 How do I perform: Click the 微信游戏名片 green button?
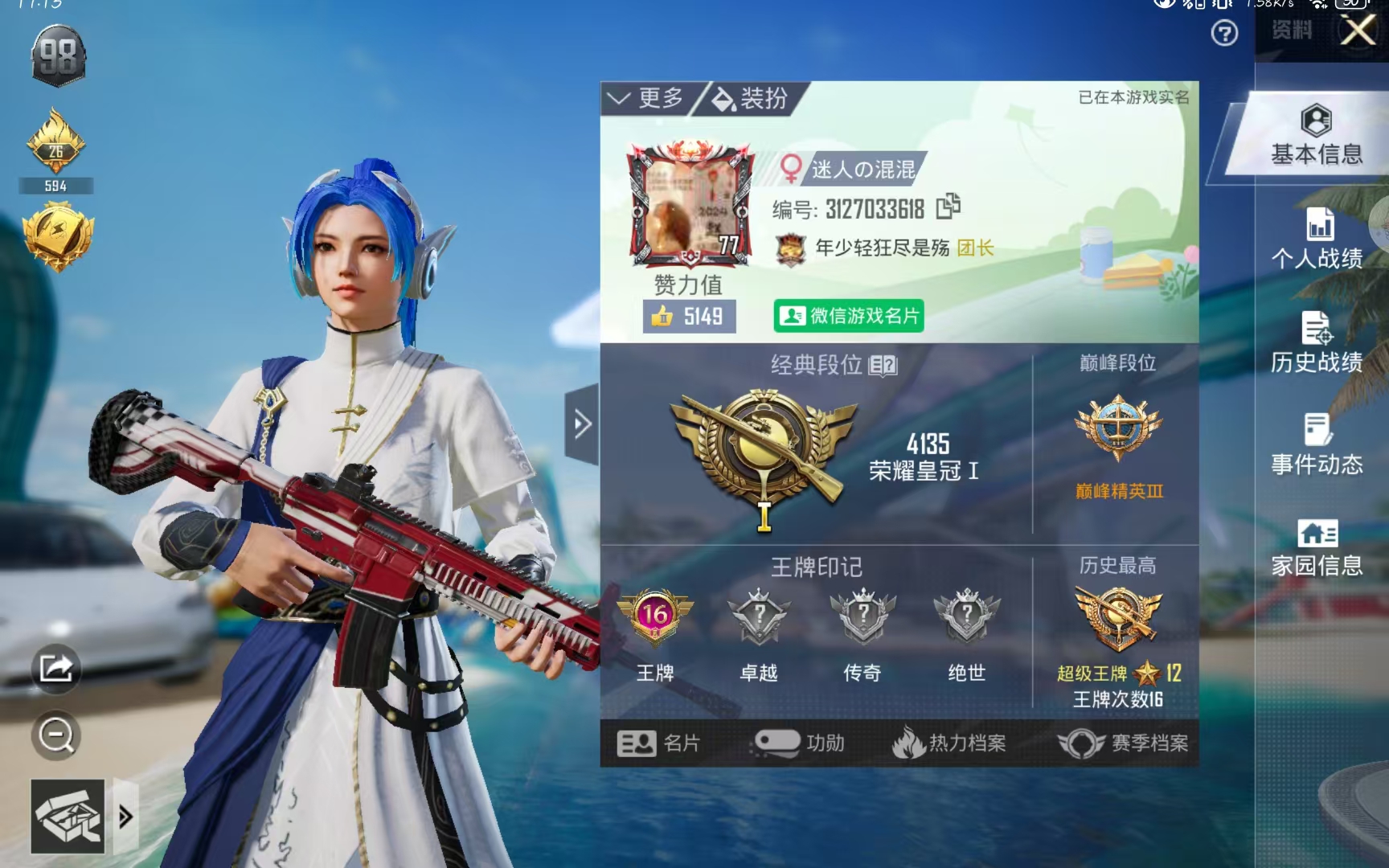click(849, 316)
